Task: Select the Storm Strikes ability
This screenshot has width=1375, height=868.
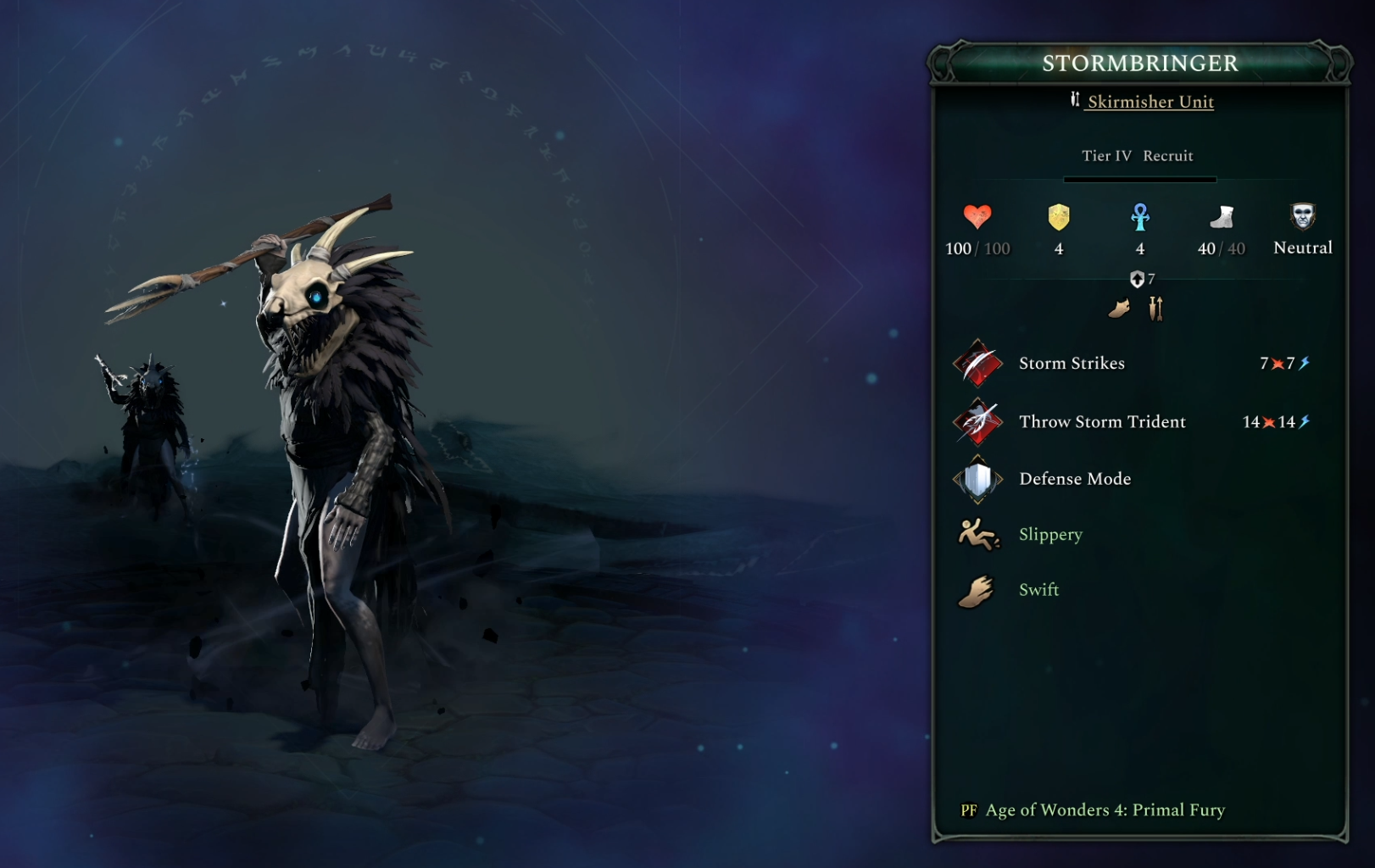Action: pyautogui.click(x=1071, y=363)
